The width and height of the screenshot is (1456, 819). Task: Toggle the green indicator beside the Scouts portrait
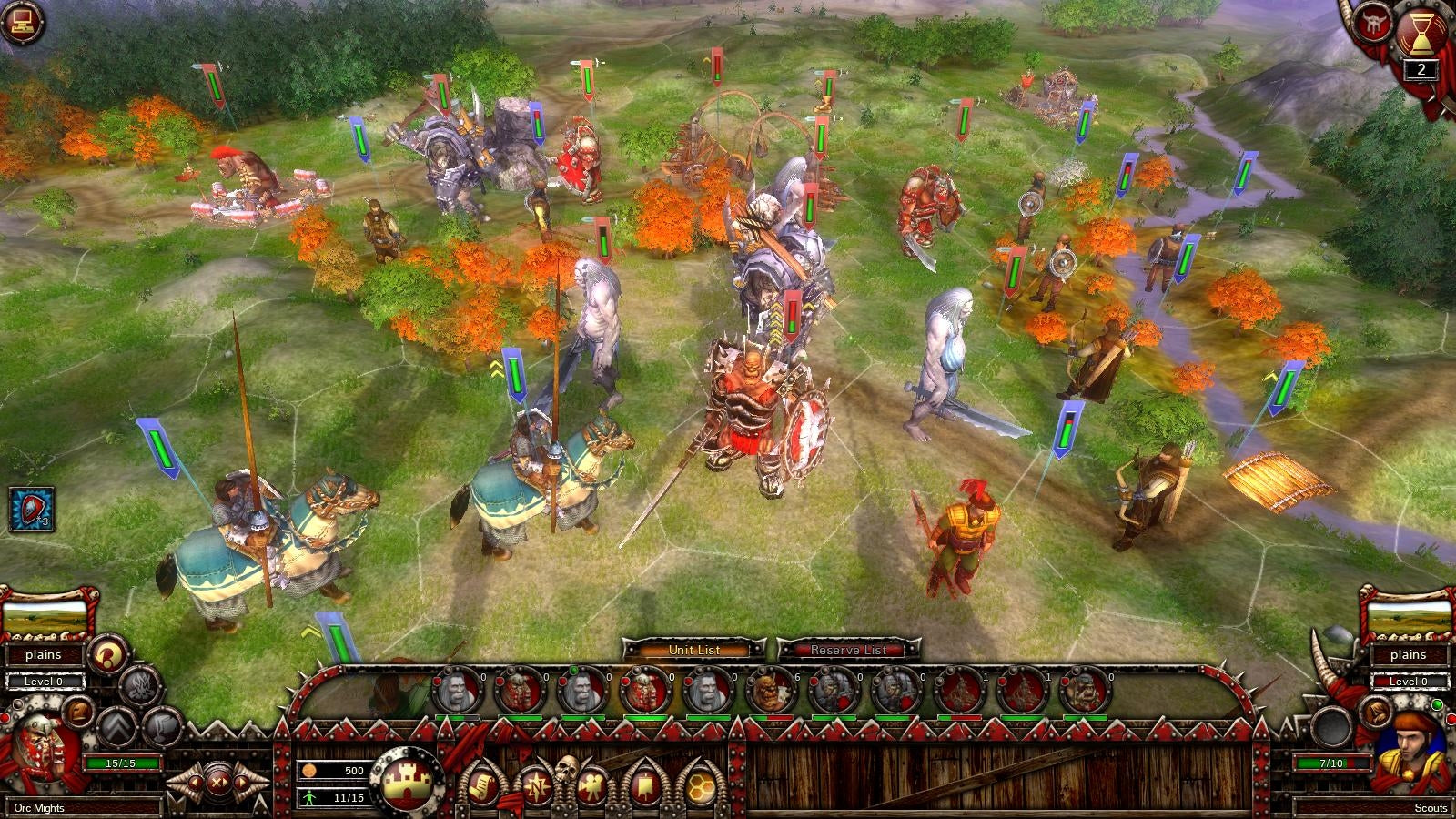pos(1436,705)
